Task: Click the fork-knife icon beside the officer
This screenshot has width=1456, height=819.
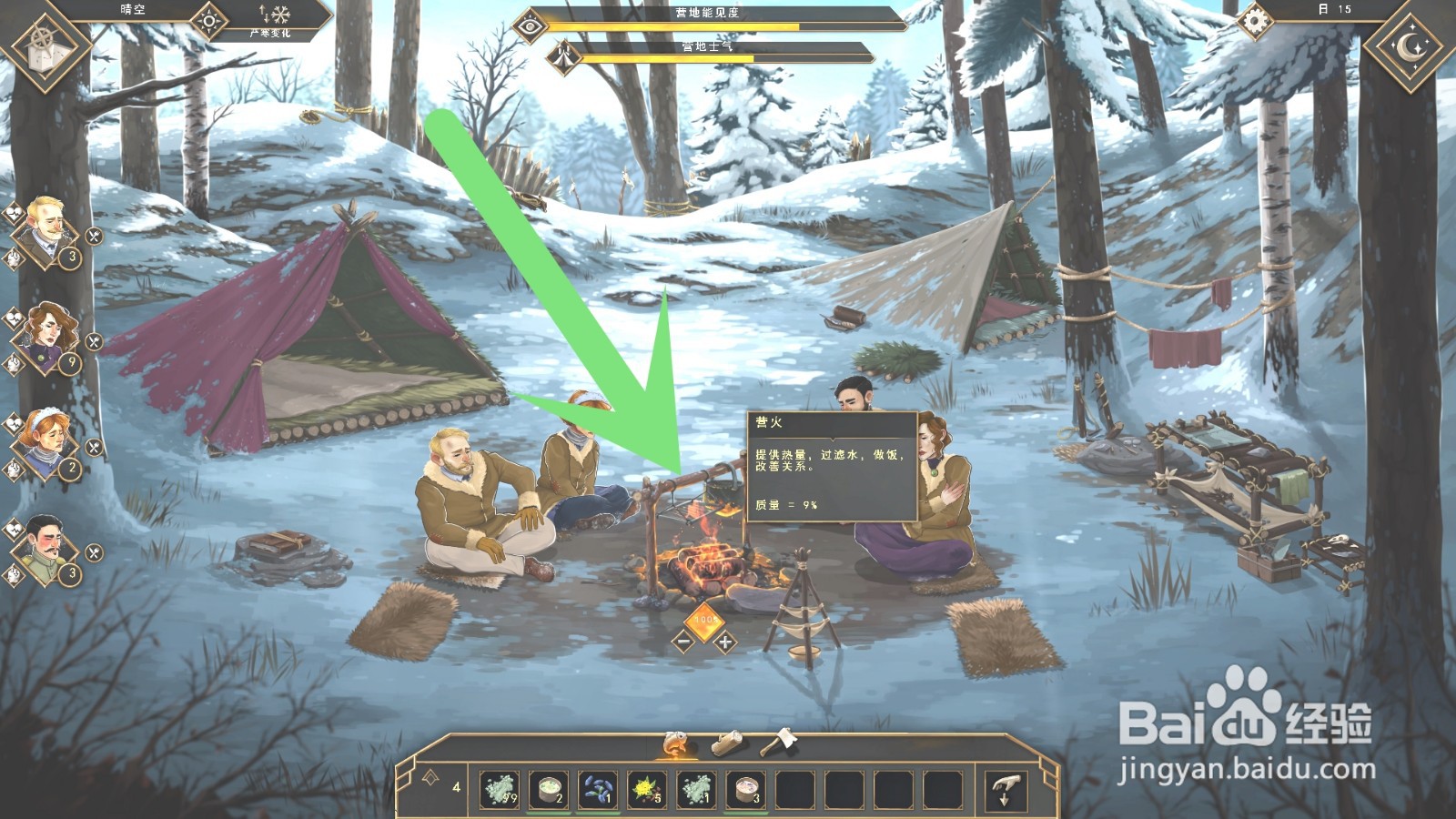Action: point(94,552)
